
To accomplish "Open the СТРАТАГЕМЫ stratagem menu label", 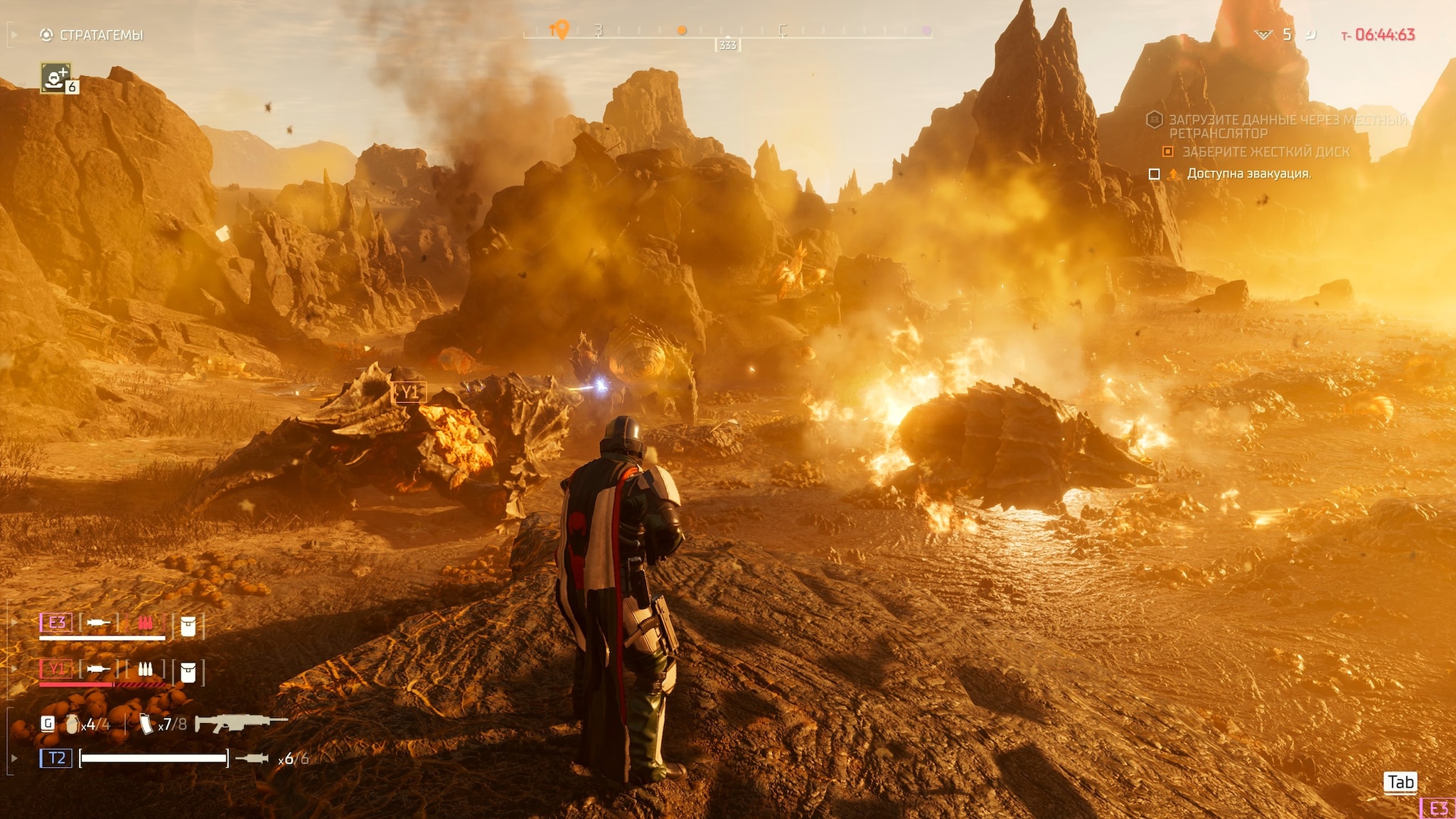I will pos(101,35).
